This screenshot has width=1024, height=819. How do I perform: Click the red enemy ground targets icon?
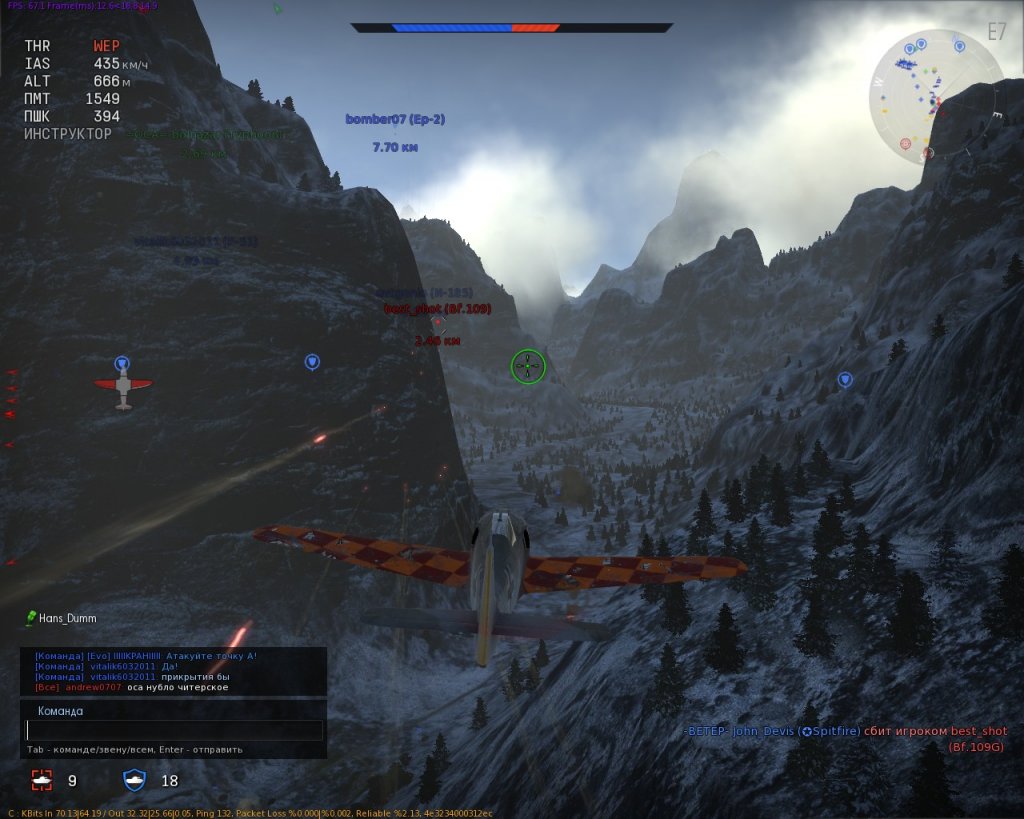(41, 780)
